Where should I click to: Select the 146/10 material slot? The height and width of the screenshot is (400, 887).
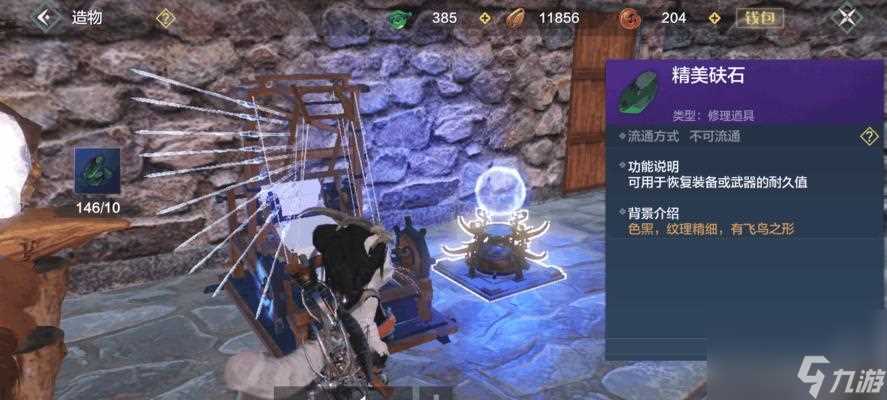pyautogui.click(x=98, y=171)
